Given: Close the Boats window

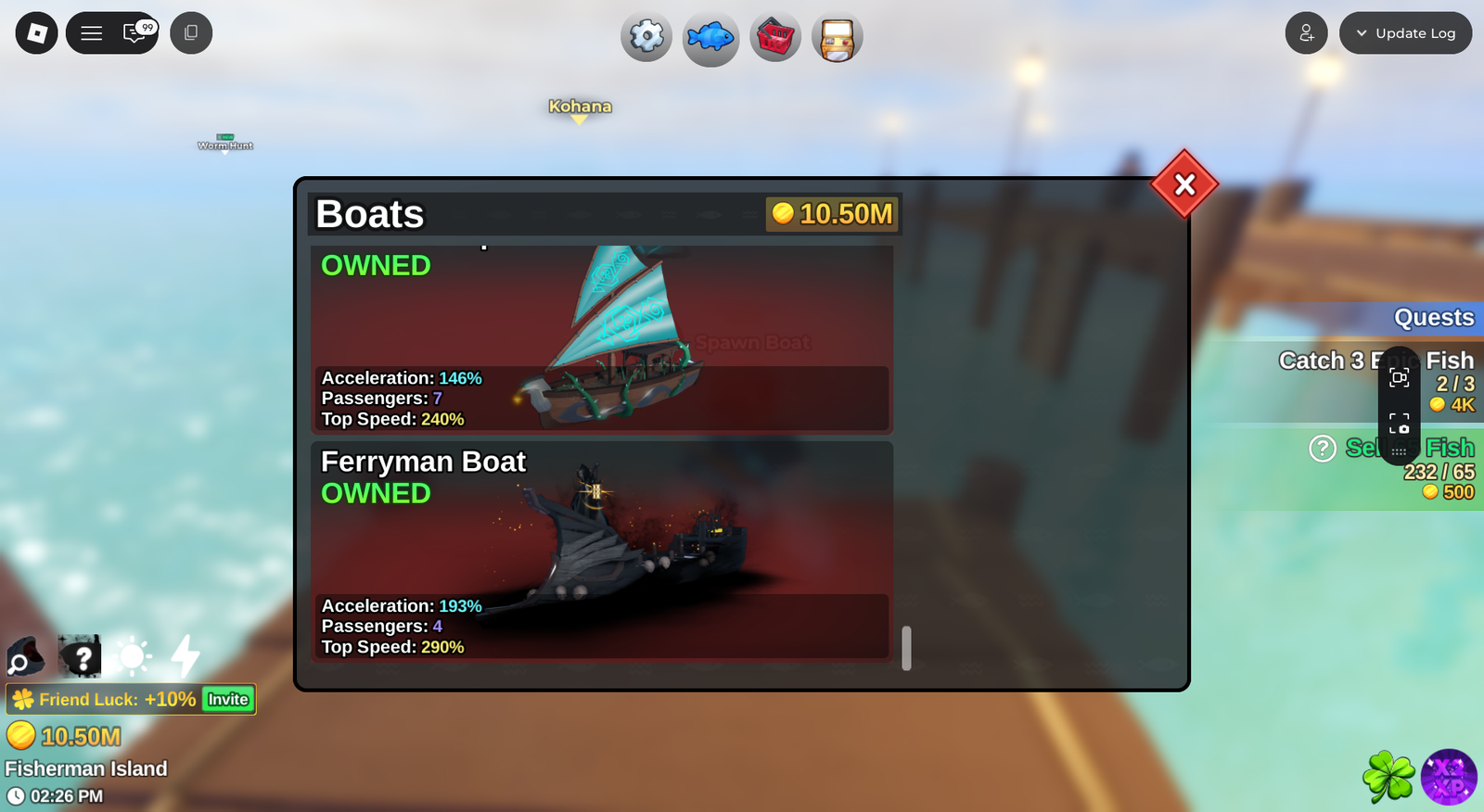Looking at the screenshot, I should click(x=1184, y=184).
